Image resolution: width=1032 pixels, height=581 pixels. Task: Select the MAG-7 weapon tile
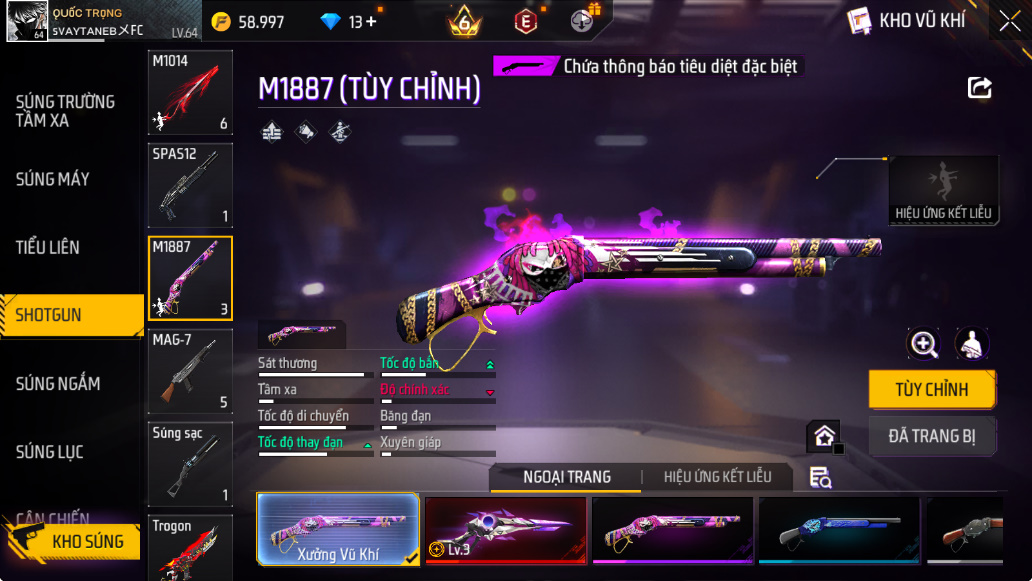190,371
